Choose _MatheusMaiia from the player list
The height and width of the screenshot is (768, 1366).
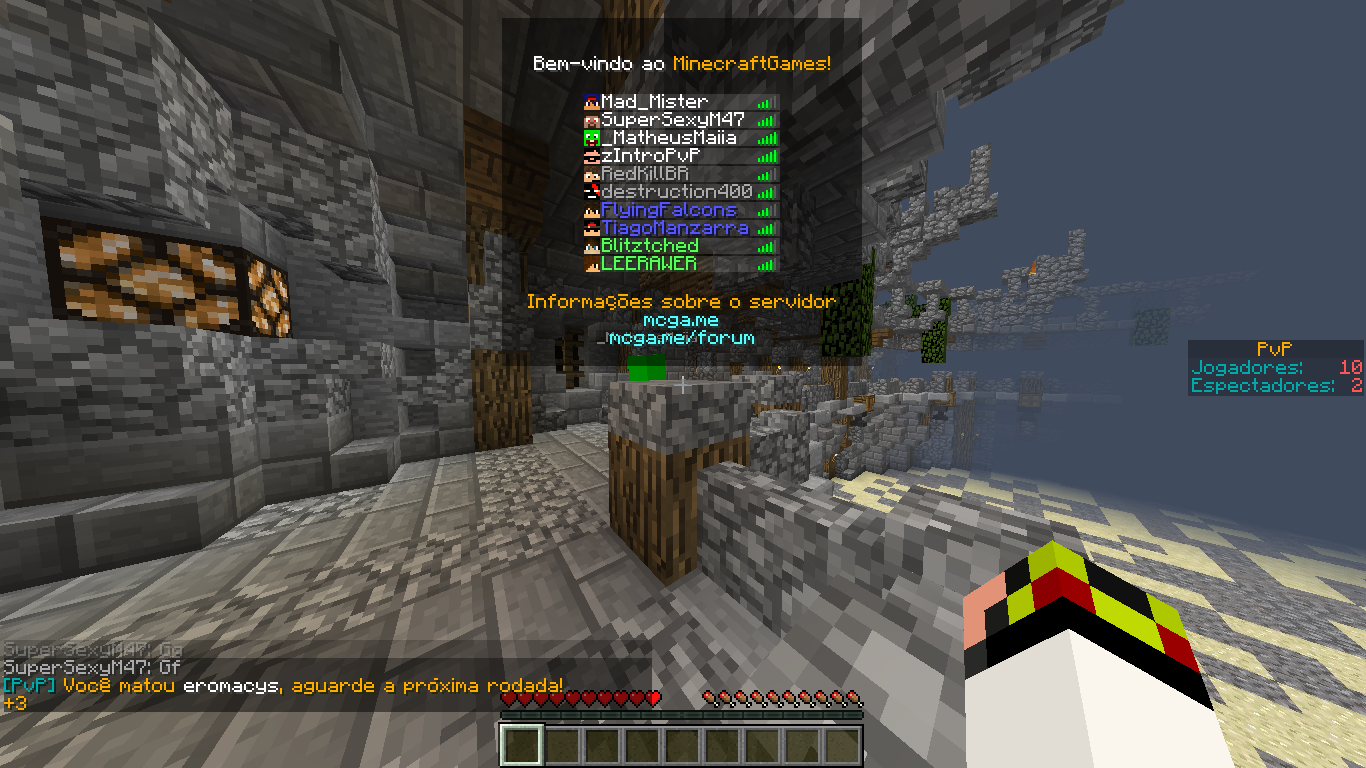coord(668,138)
